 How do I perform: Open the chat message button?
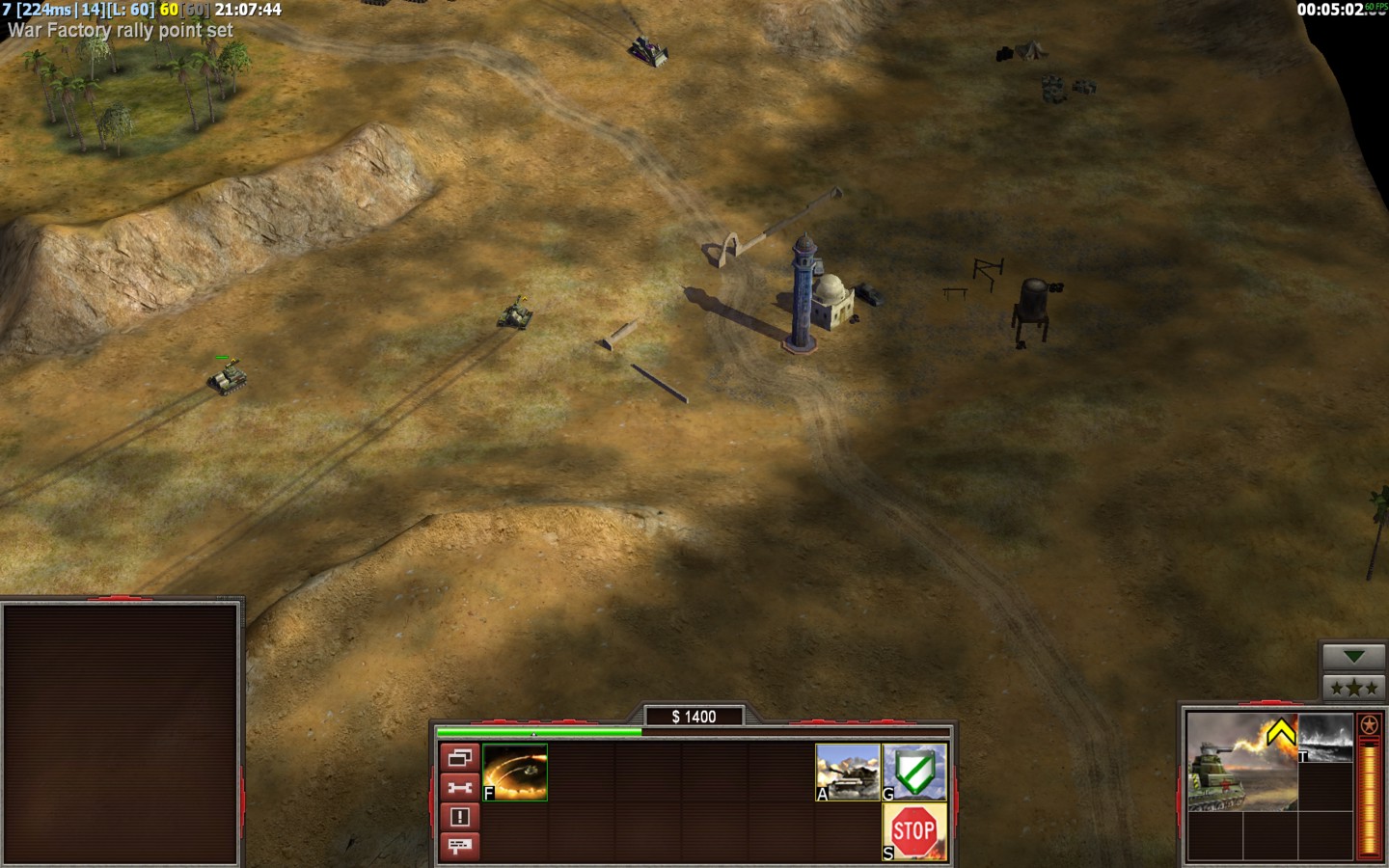(459, 846)
